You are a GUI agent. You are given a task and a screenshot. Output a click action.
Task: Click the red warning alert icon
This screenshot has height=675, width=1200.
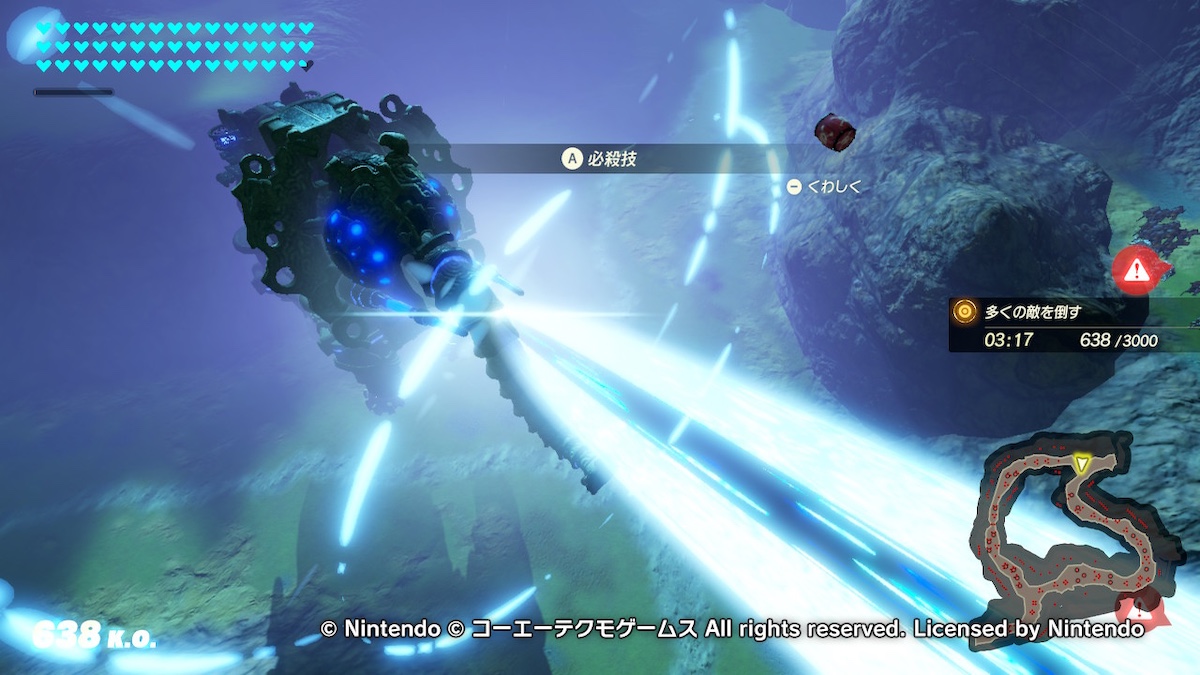[1135, 268]
